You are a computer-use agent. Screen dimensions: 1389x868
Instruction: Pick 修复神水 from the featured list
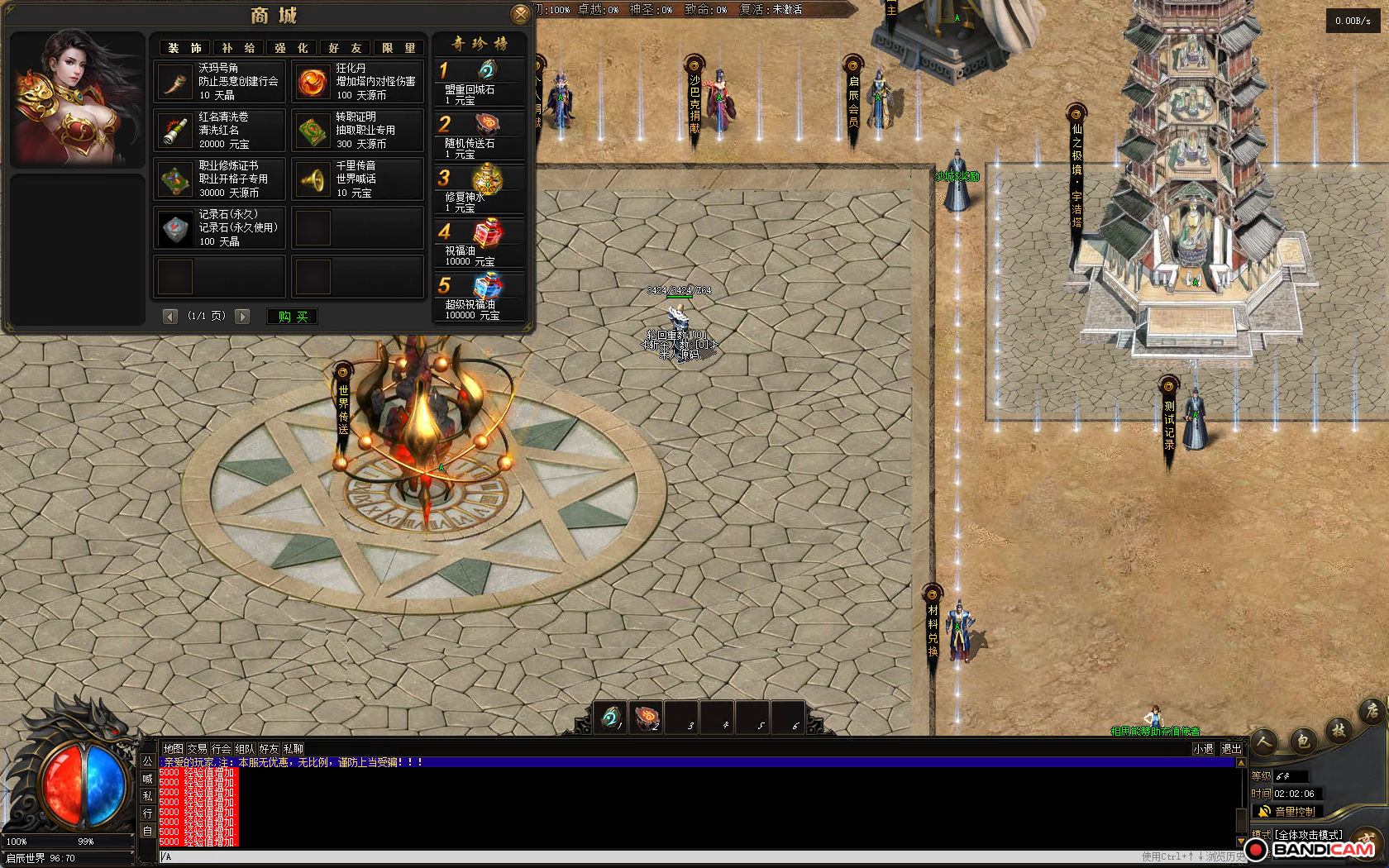click(480, 188)
